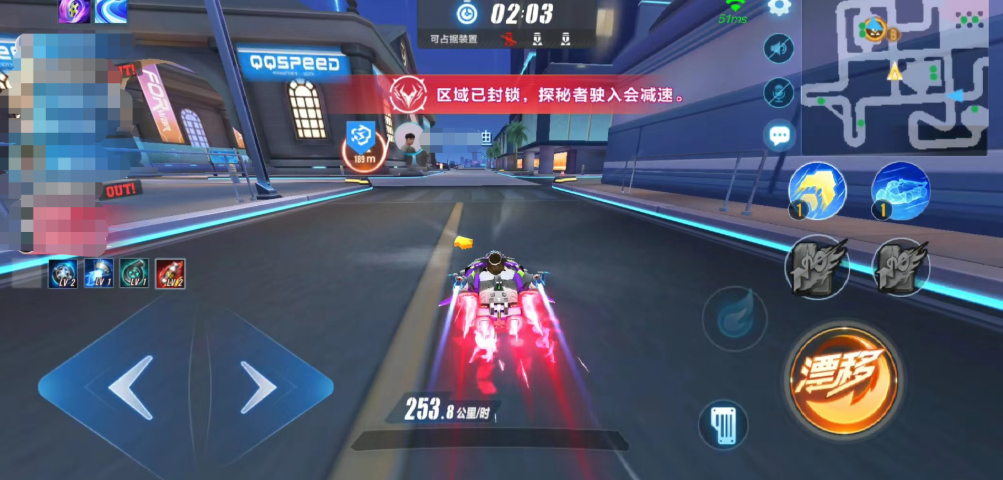This screenshot has width=1003, height=480.
Task: Trigger the dimmed blue flame boost button
Action: coord(733,317)
